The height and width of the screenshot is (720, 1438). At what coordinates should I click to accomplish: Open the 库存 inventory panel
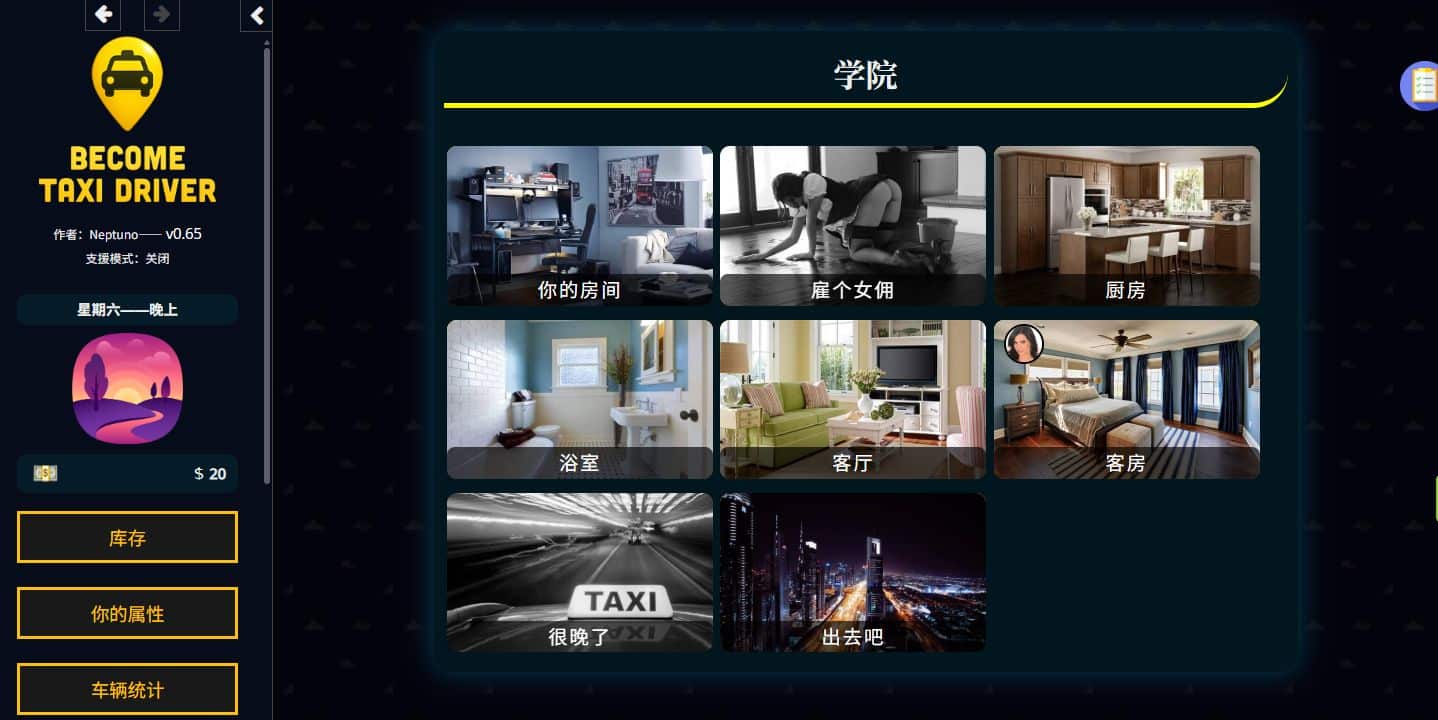[x=127, y=537]
